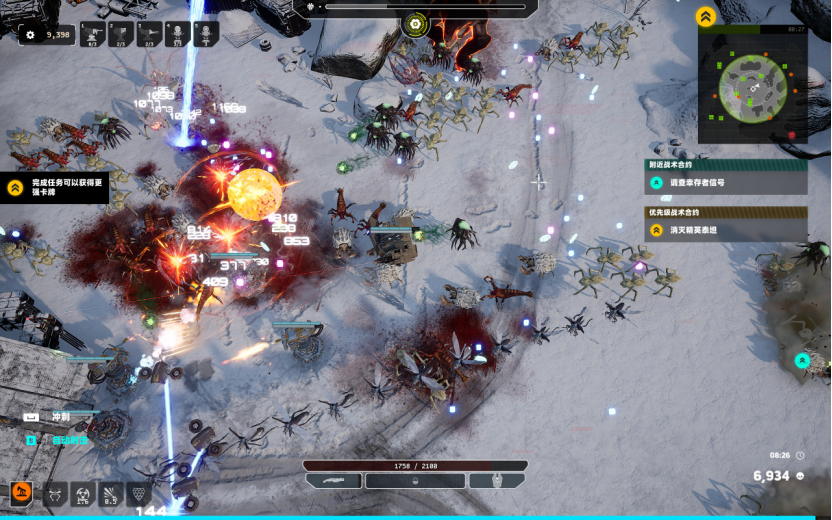Select the soldier unit in slot 4
This screenshot has height=520, width=832.
click(x=177, y=35)
